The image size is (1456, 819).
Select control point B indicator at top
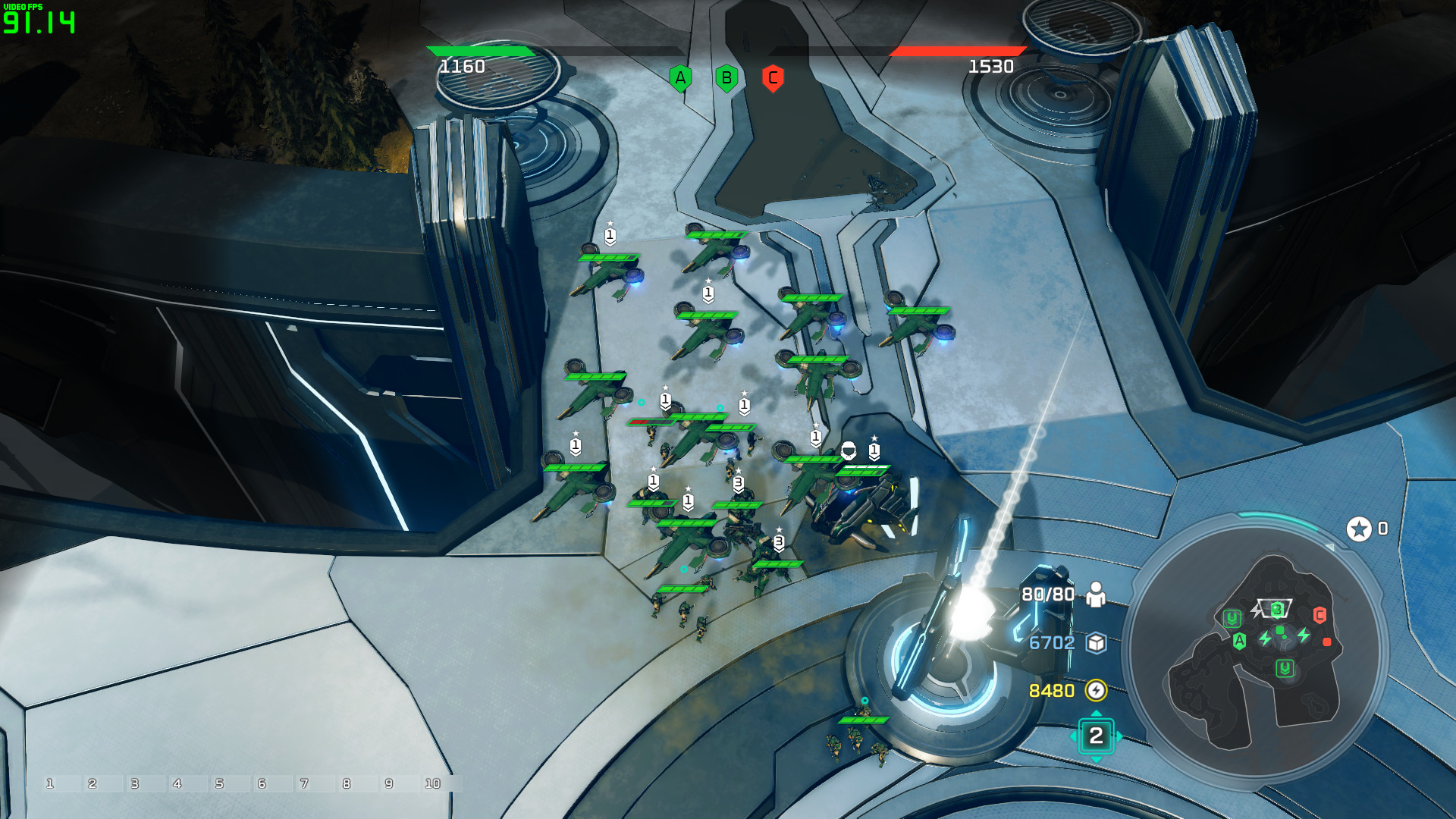pyautogui.click(x=726, y=78)
